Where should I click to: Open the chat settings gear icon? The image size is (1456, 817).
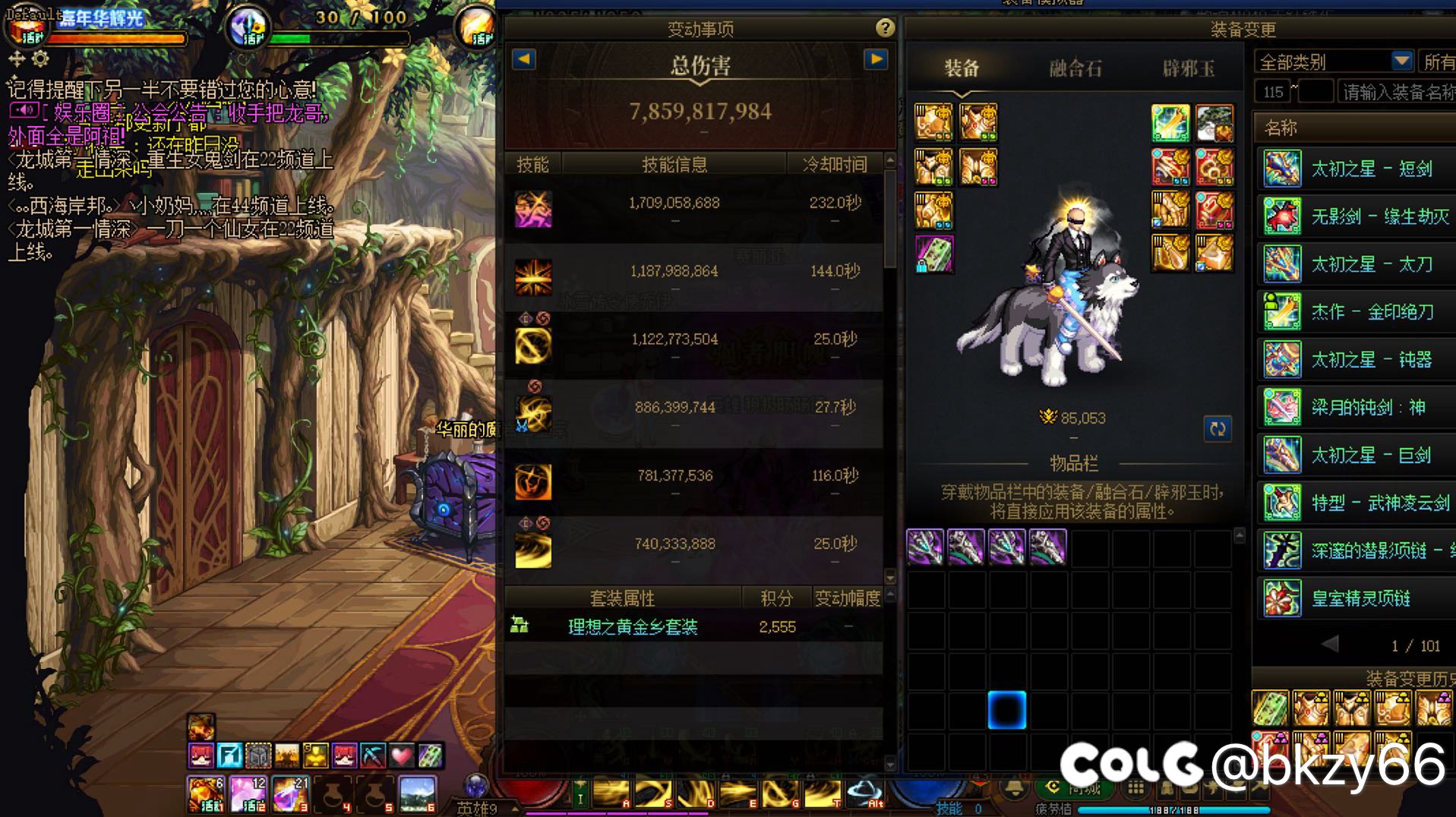[40, 58]
